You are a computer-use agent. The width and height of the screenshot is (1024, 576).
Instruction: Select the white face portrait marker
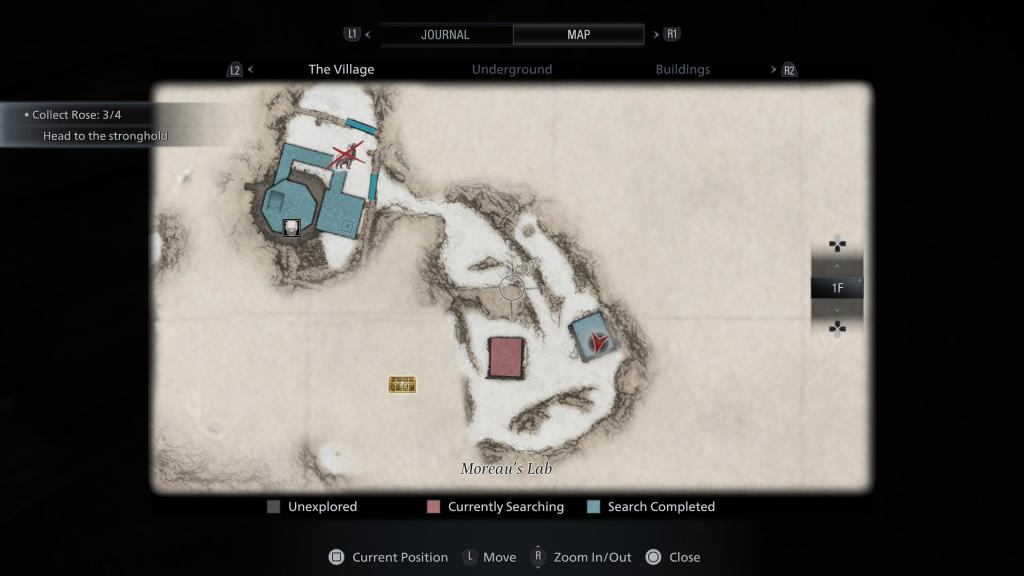291,227
